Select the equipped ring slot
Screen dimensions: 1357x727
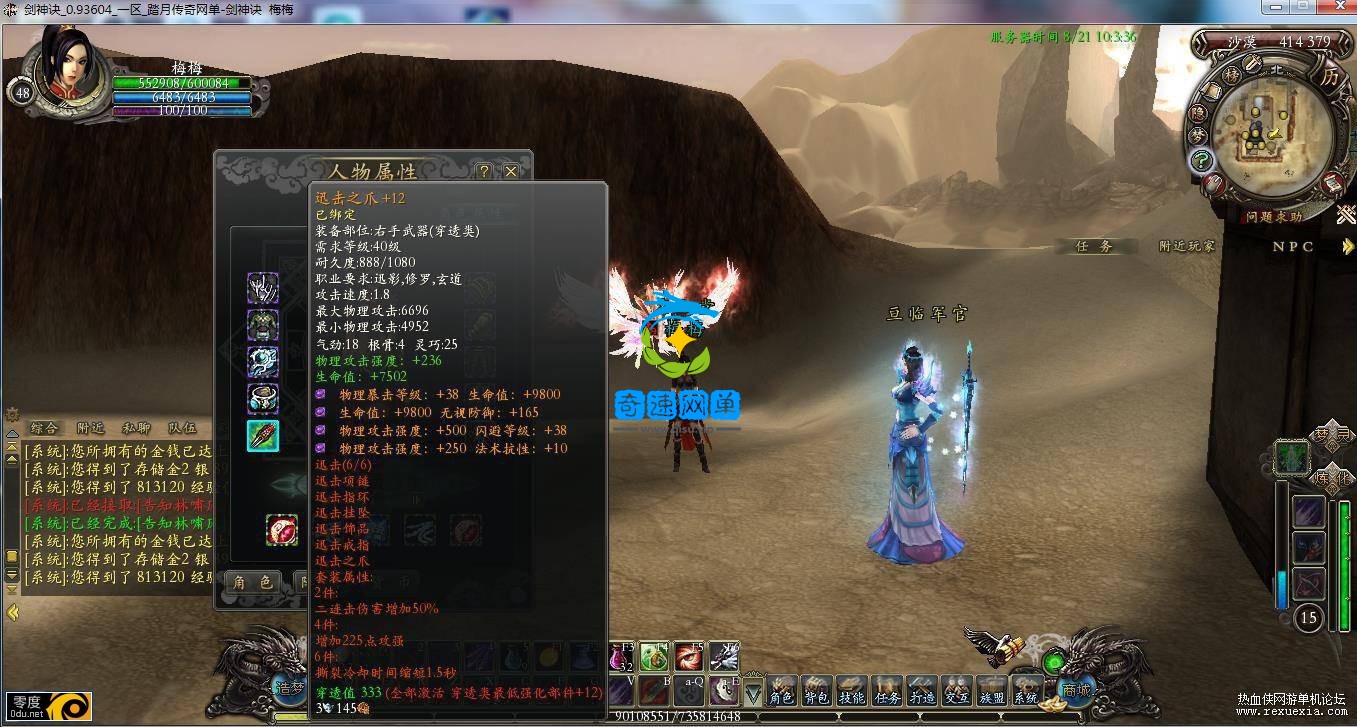click(x=263, y=399)
